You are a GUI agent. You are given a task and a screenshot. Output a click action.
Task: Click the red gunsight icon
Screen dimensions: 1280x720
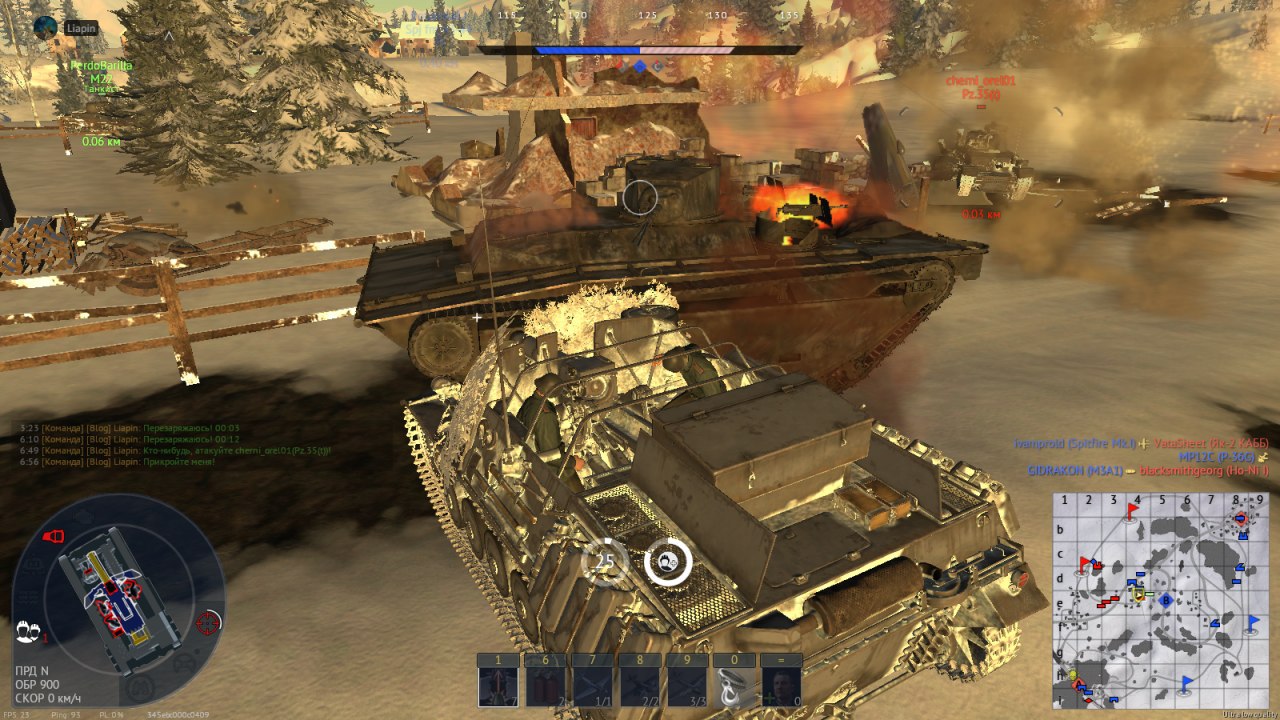pyautogui.click(x=208, y=623)
